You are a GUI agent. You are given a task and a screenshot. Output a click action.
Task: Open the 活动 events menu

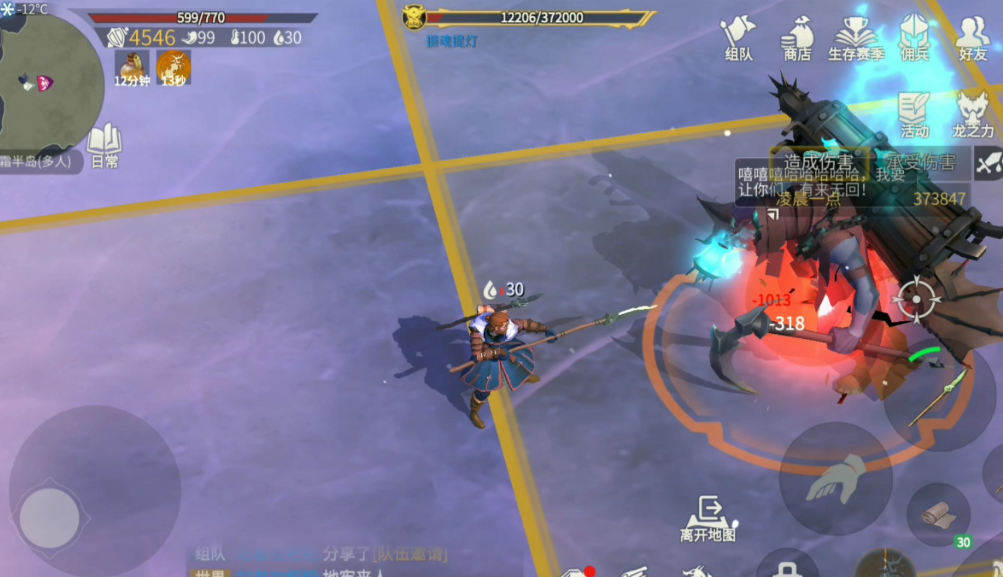pyautogui.click(x=914, y=112)
